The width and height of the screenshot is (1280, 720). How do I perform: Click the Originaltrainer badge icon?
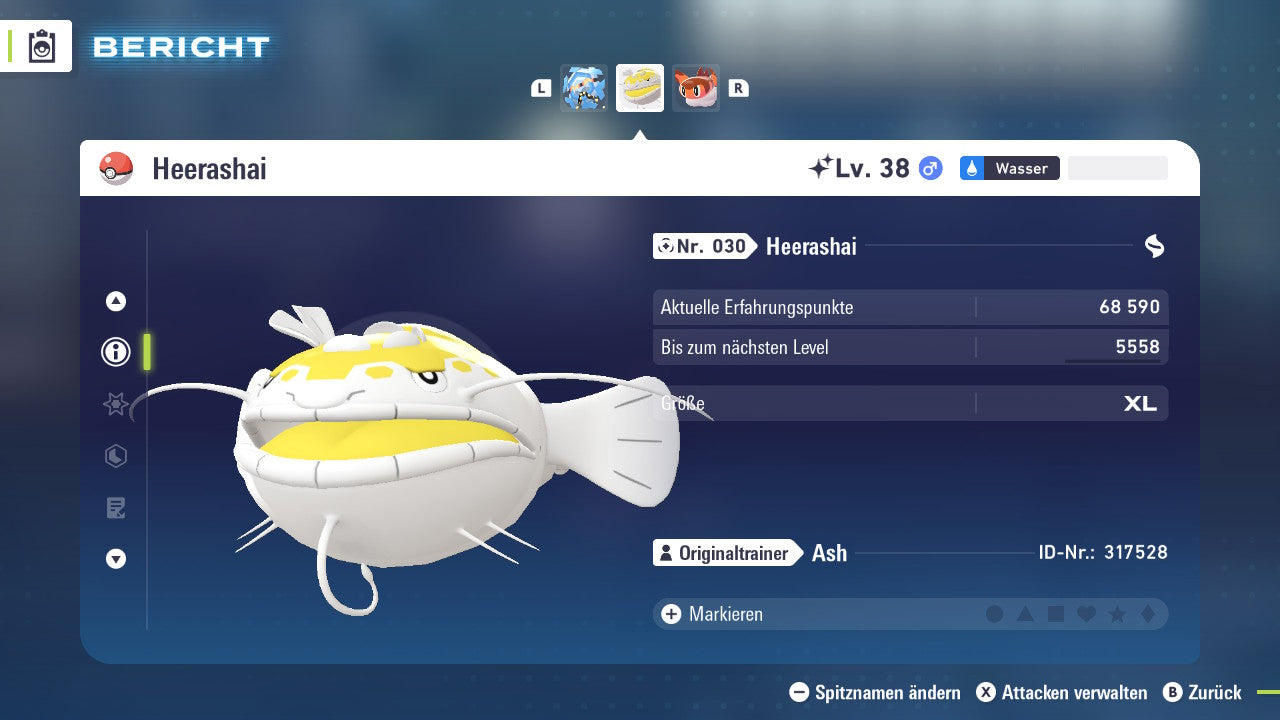pos(665,552)
